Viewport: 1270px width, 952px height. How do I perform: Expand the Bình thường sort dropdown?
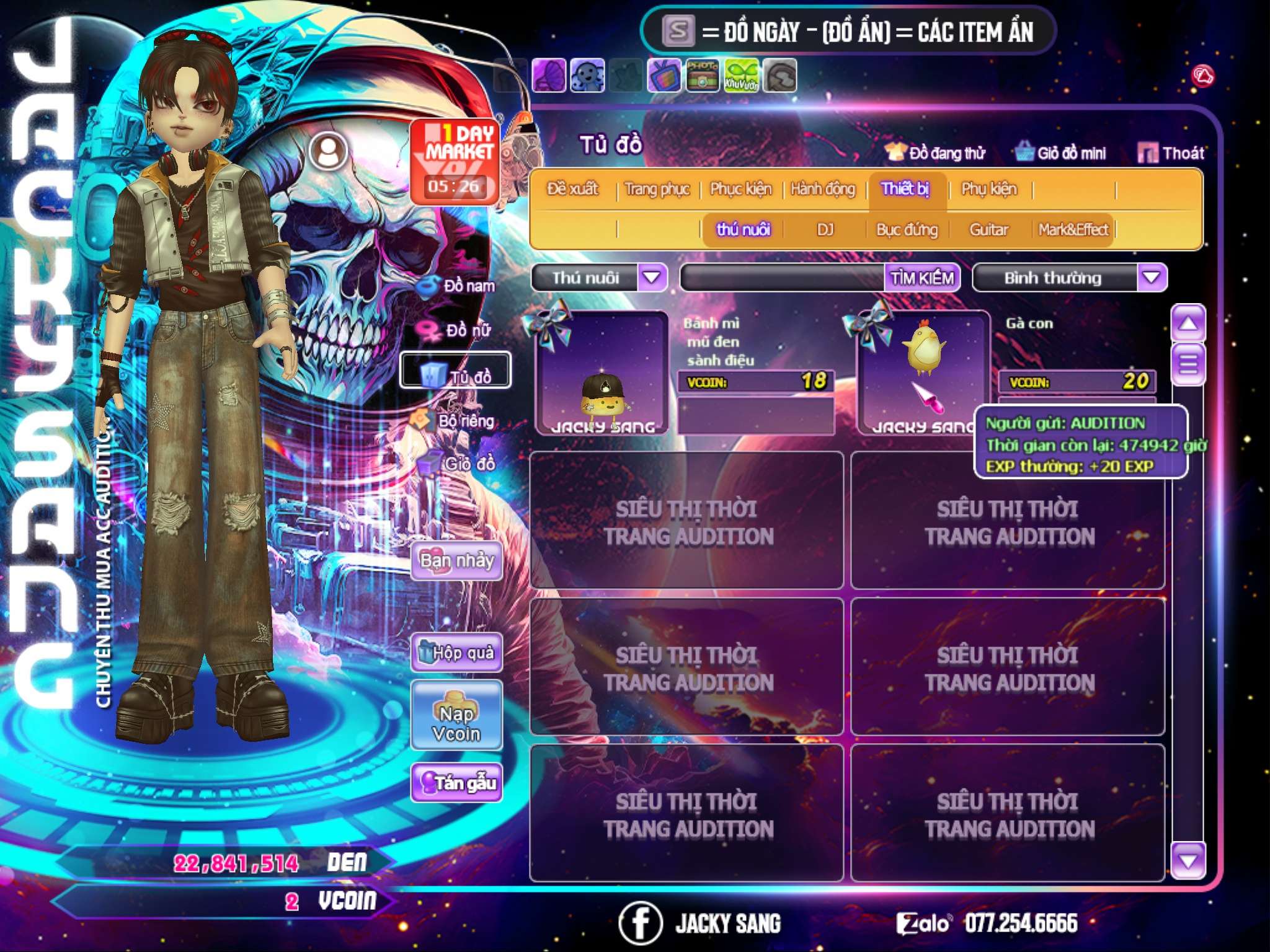pos(1152,277)
